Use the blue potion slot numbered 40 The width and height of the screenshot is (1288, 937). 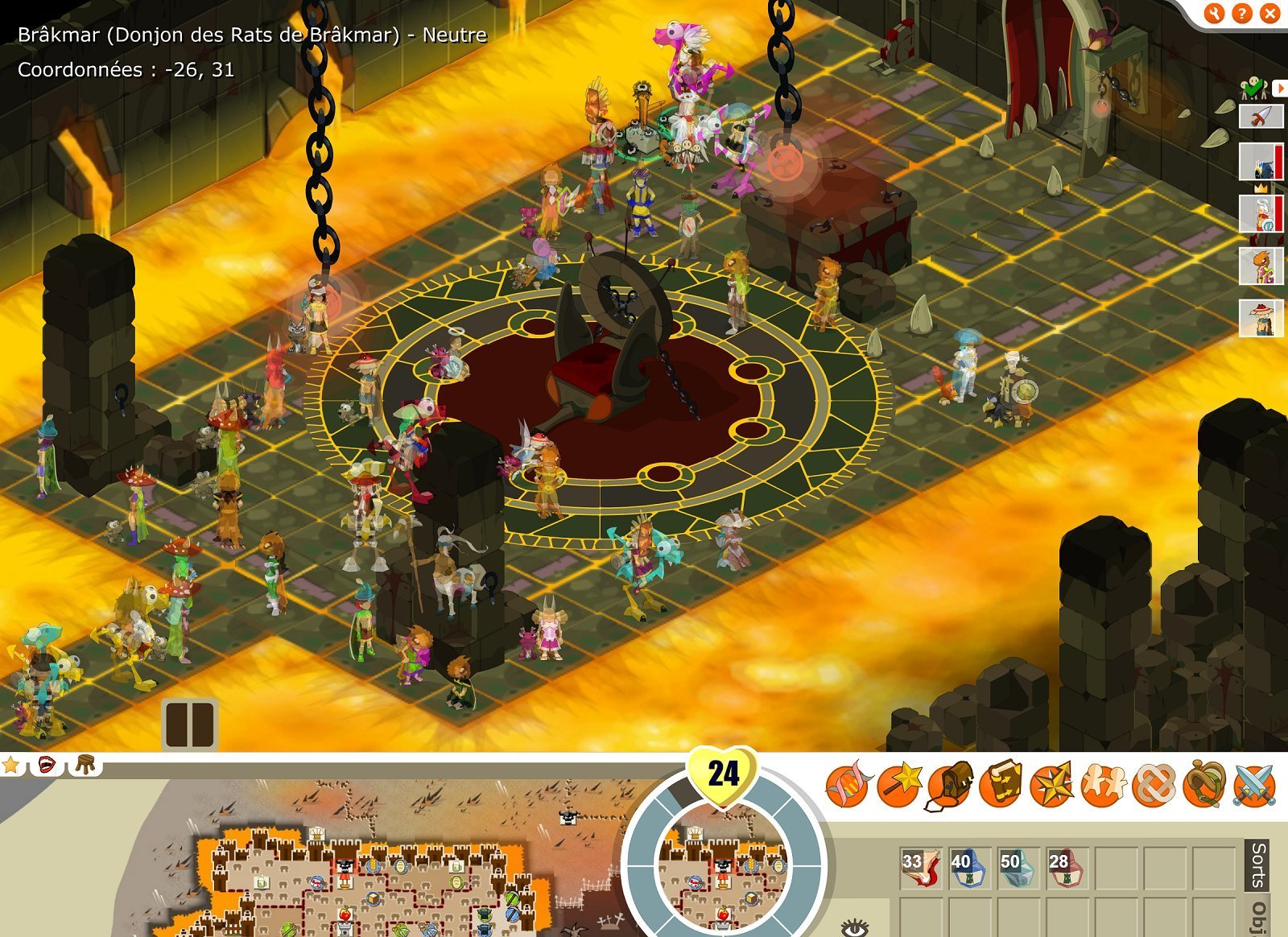(970, 868)
